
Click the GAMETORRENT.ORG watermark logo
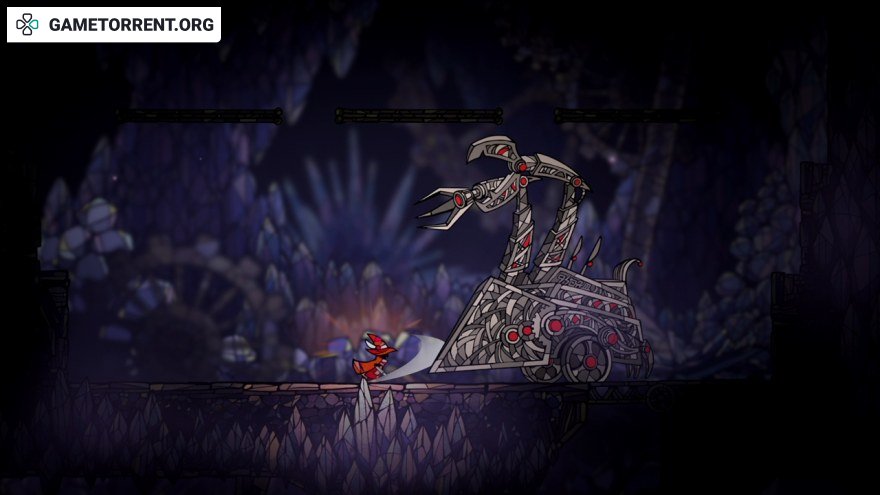tap(113, 25)
